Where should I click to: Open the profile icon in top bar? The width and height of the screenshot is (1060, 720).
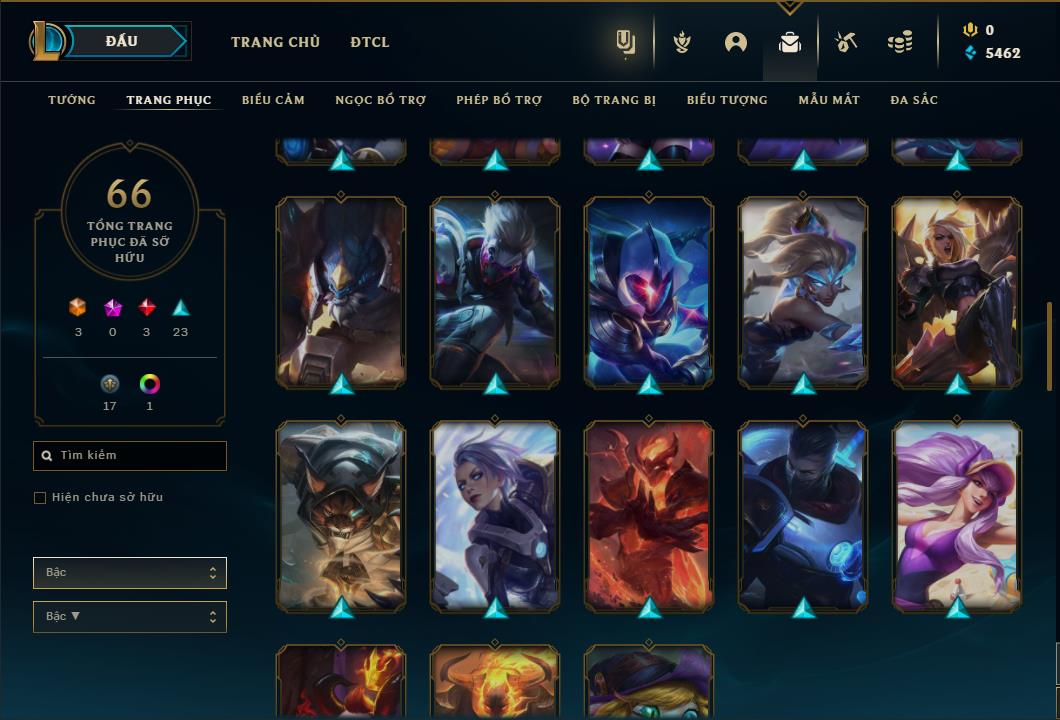coord(736,42)
